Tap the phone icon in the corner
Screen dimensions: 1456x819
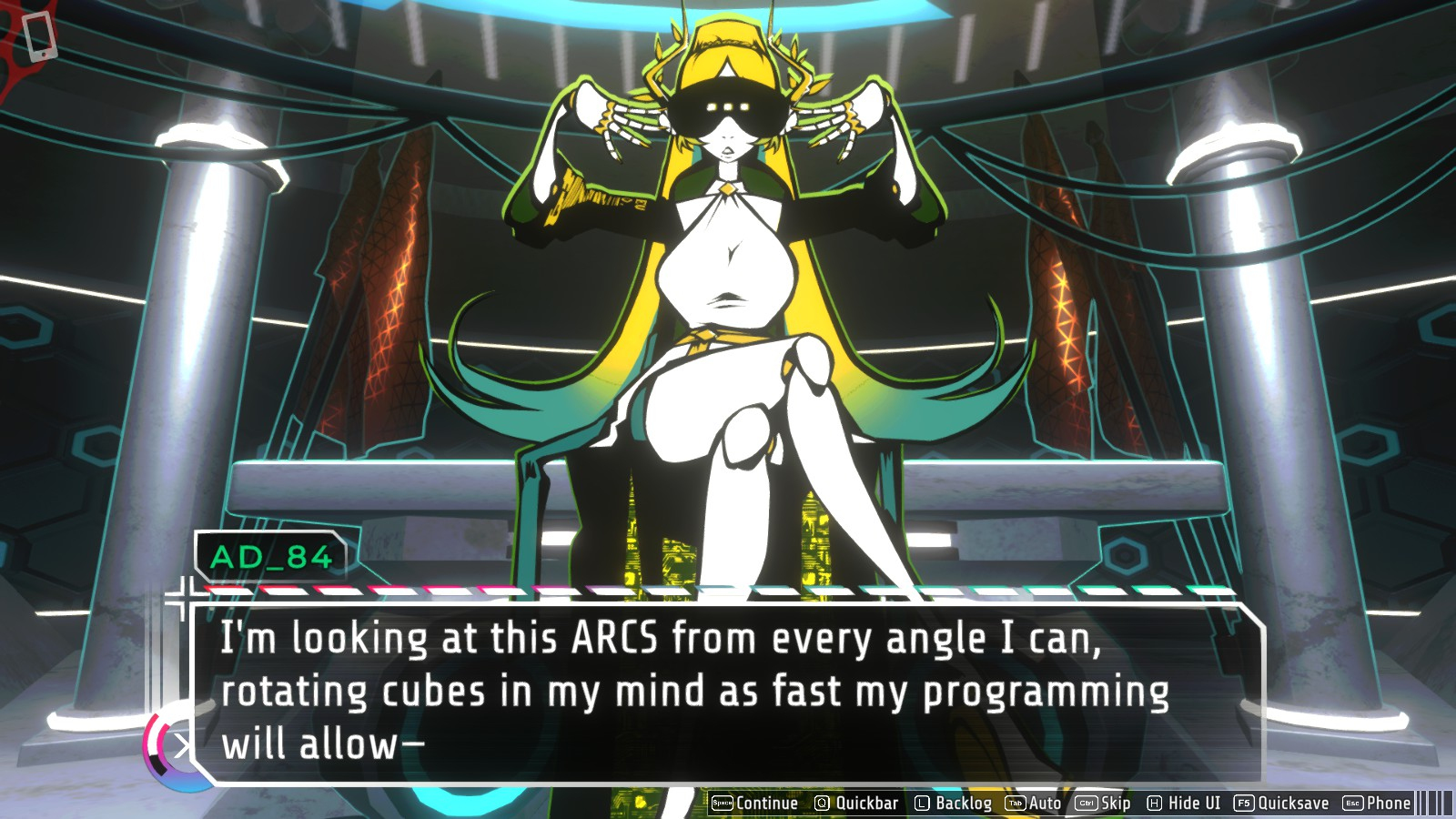pos(39,36)
